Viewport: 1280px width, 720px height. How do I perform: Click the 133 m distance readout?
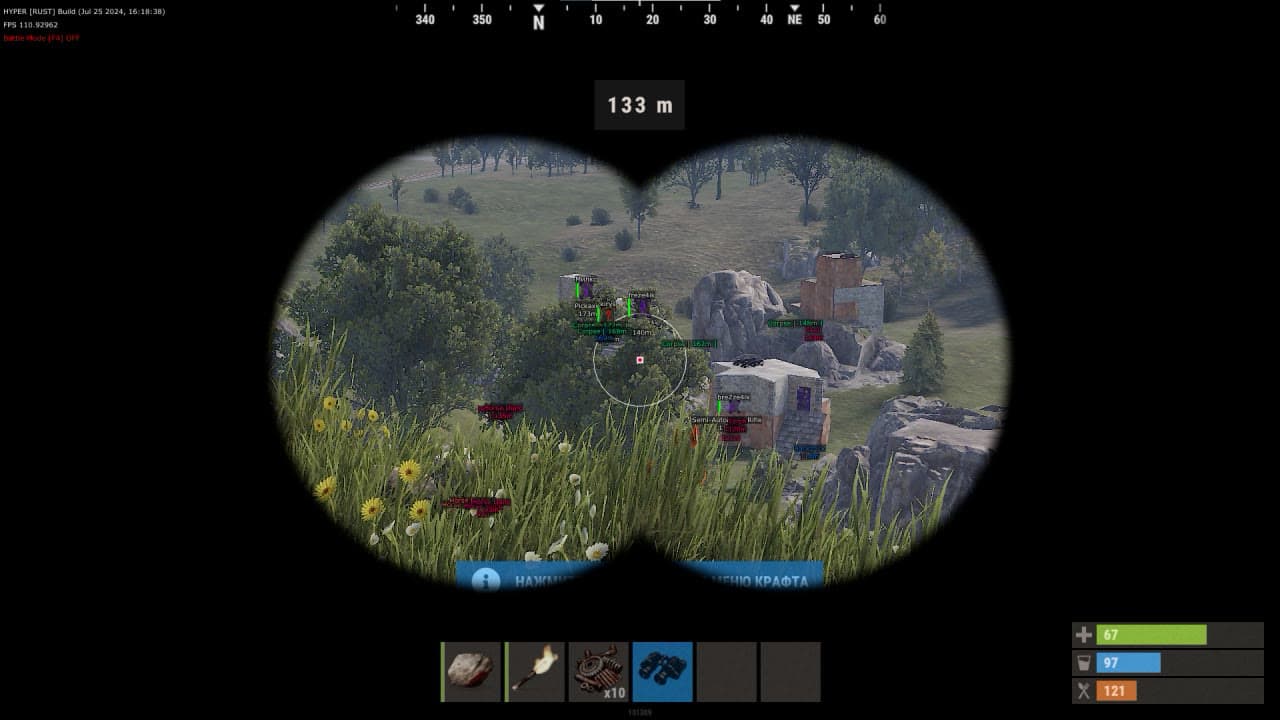(639, 105)
